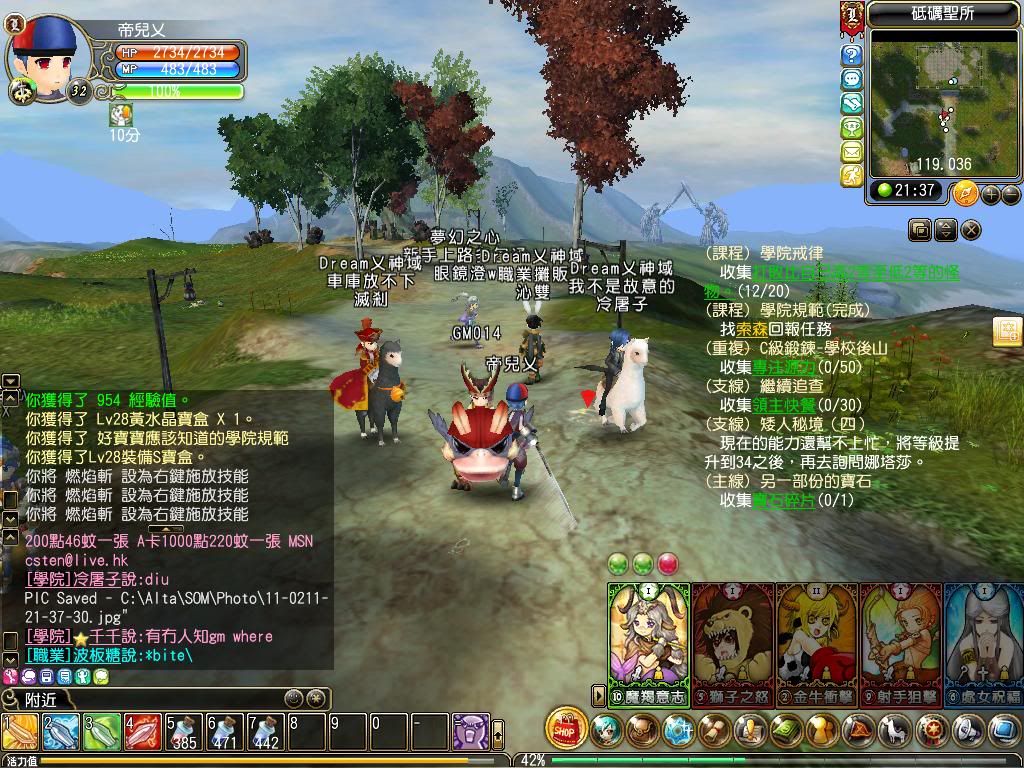
Task: Open the yellow envelope mail icon
Action: point(852,152)
